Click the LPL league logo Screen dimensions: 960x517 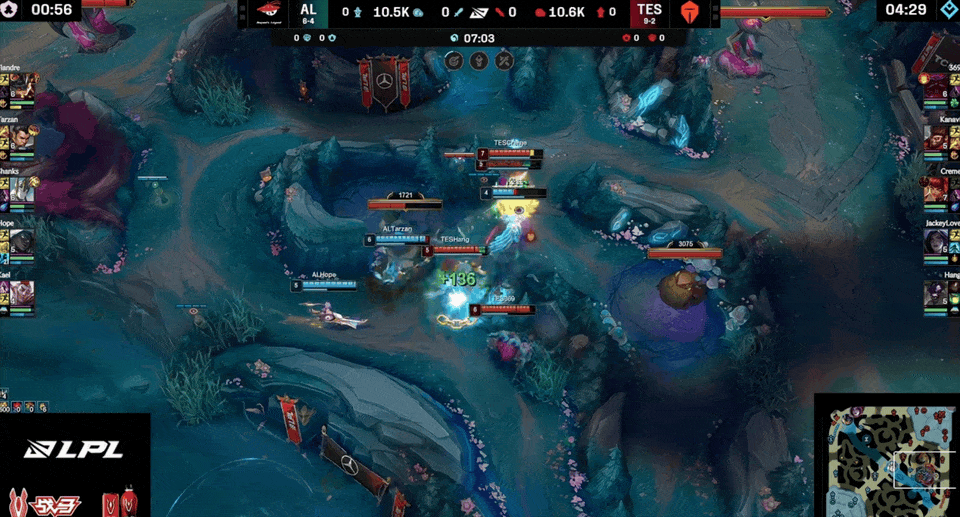(x=75, y=449)
